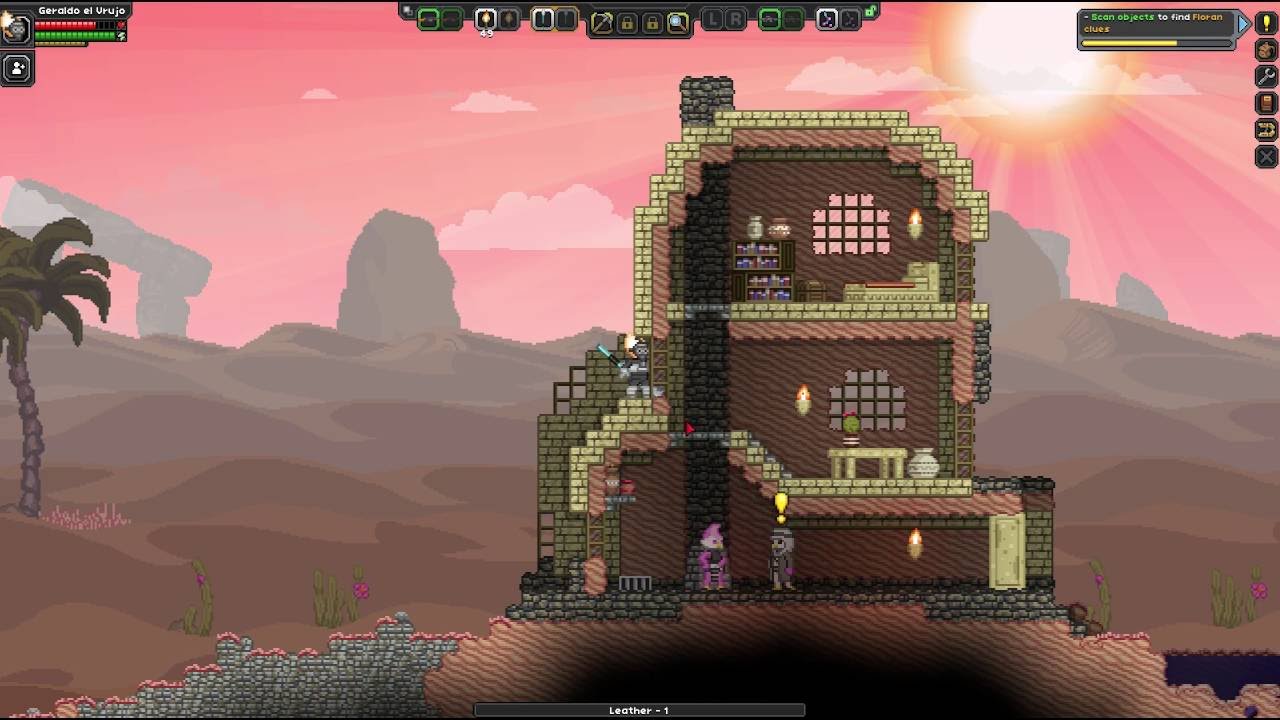1280x720 pixels.
Task: Open the party invite button
Action: point(17,69)
